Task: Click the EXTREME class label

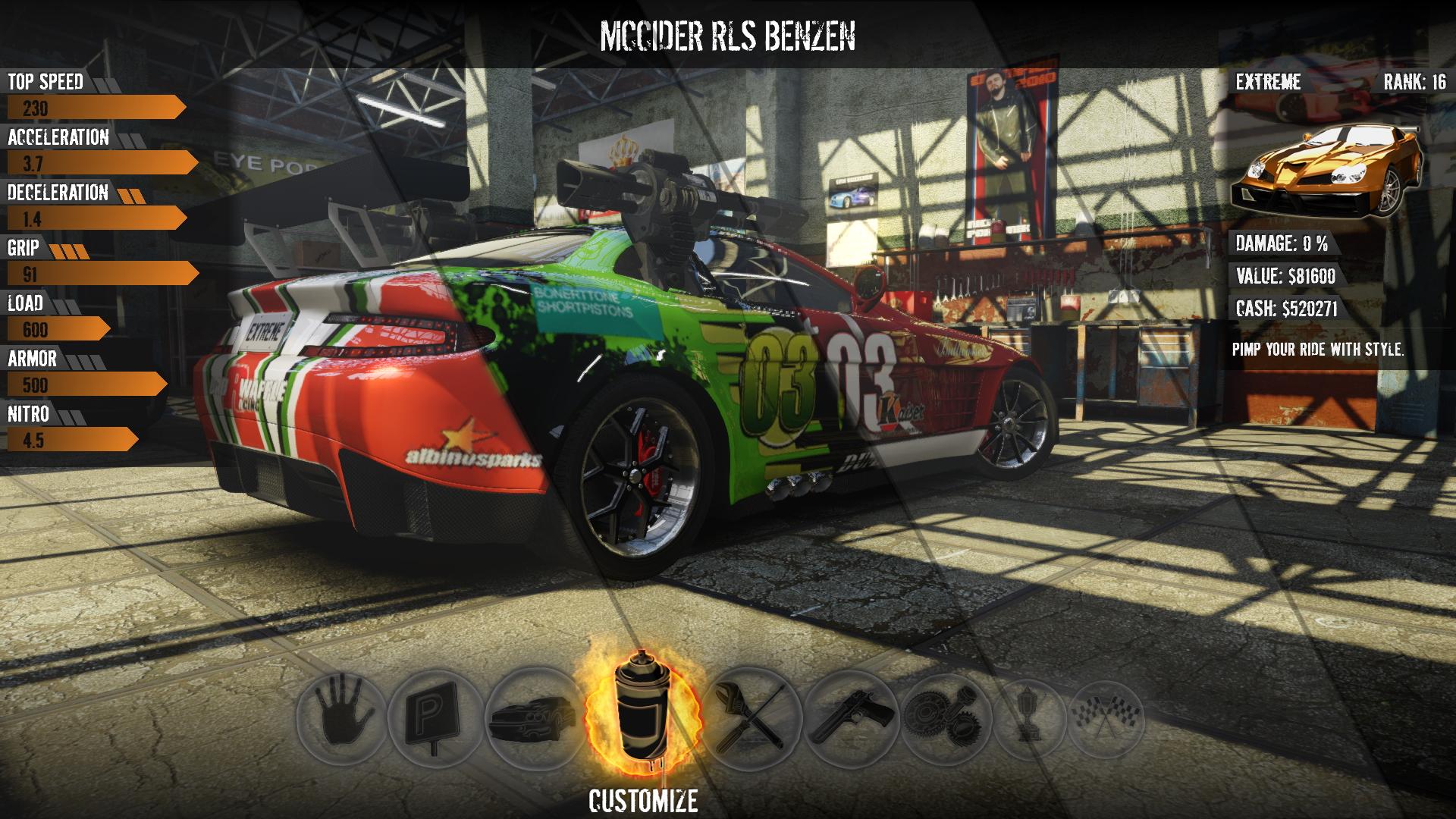Action: click(x=1269, y=80)
